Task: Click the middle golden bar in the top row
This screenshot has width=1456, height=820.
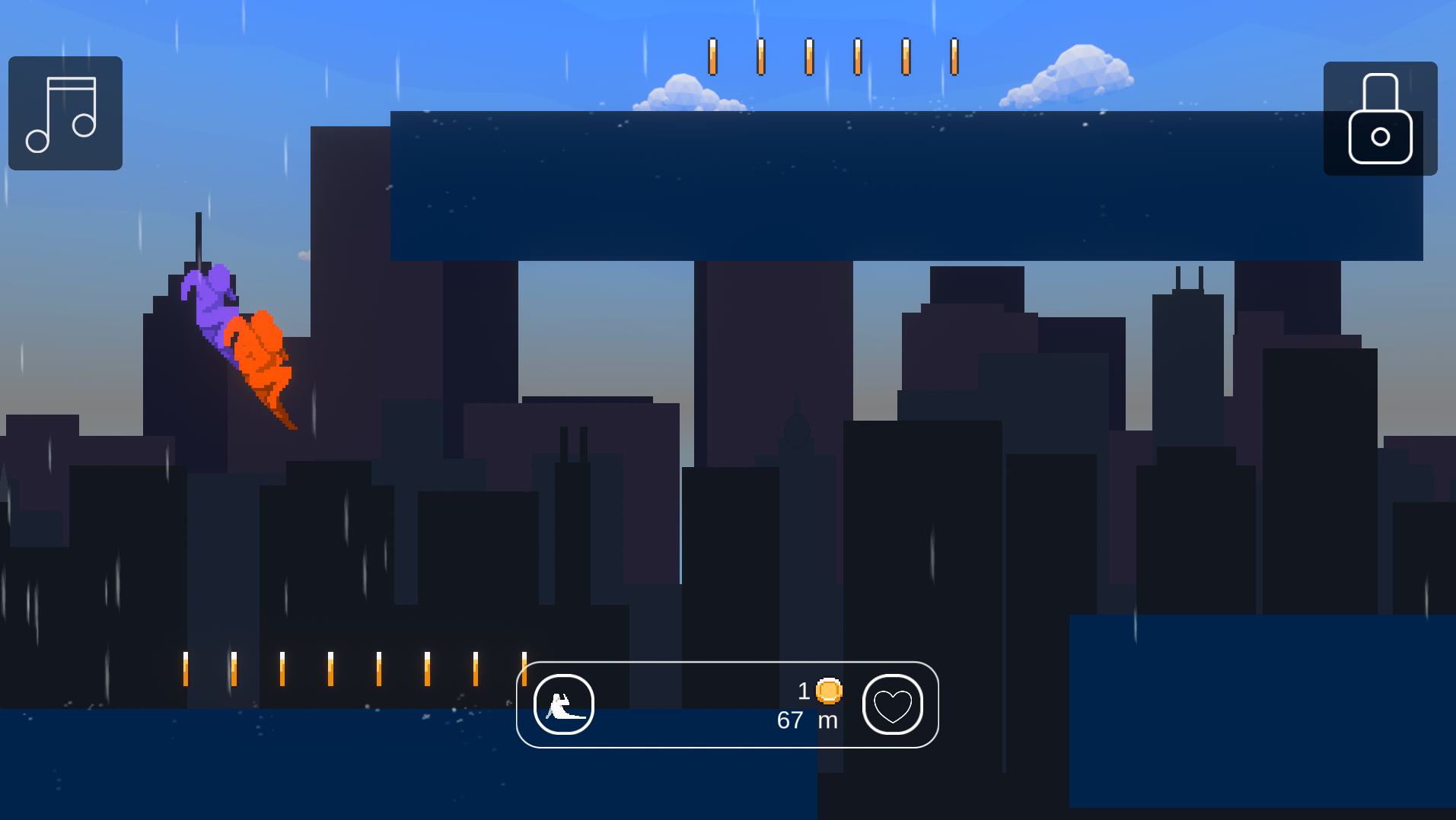Action: [x=808, y=57]
